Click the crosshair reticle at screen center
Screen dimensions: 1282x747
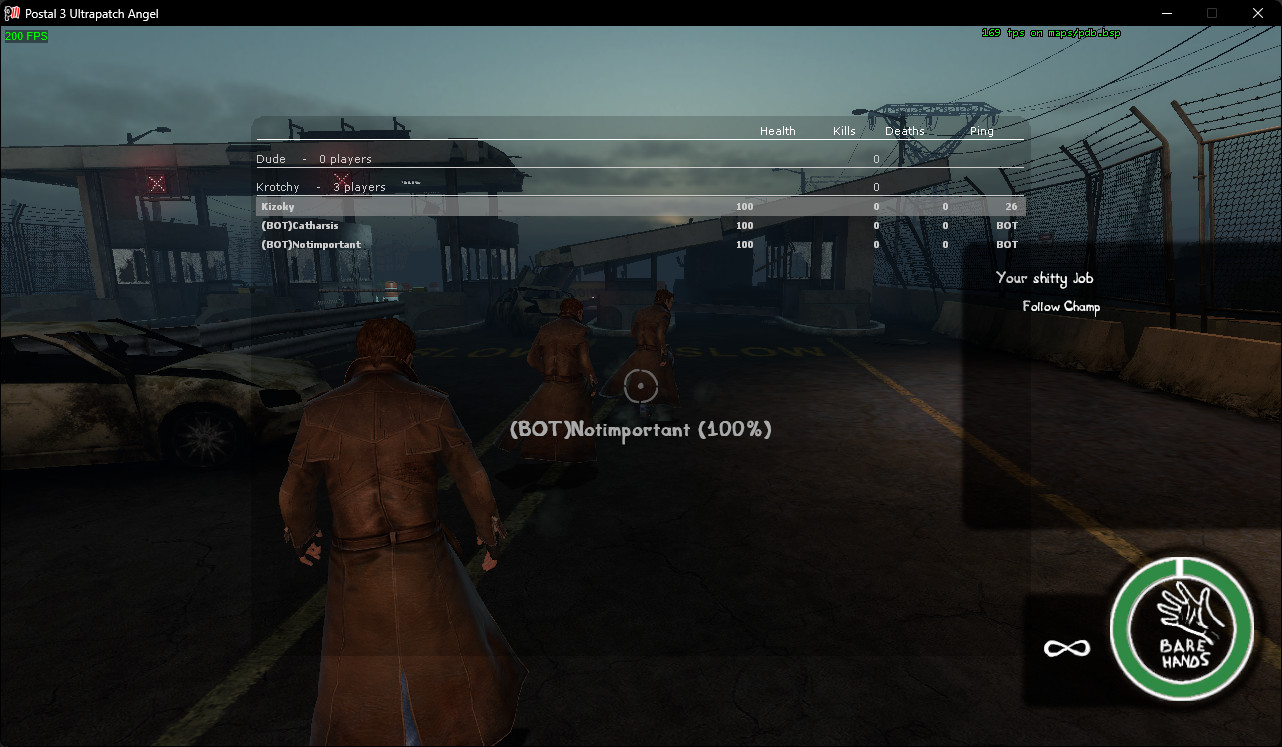(x=640, y=387)
